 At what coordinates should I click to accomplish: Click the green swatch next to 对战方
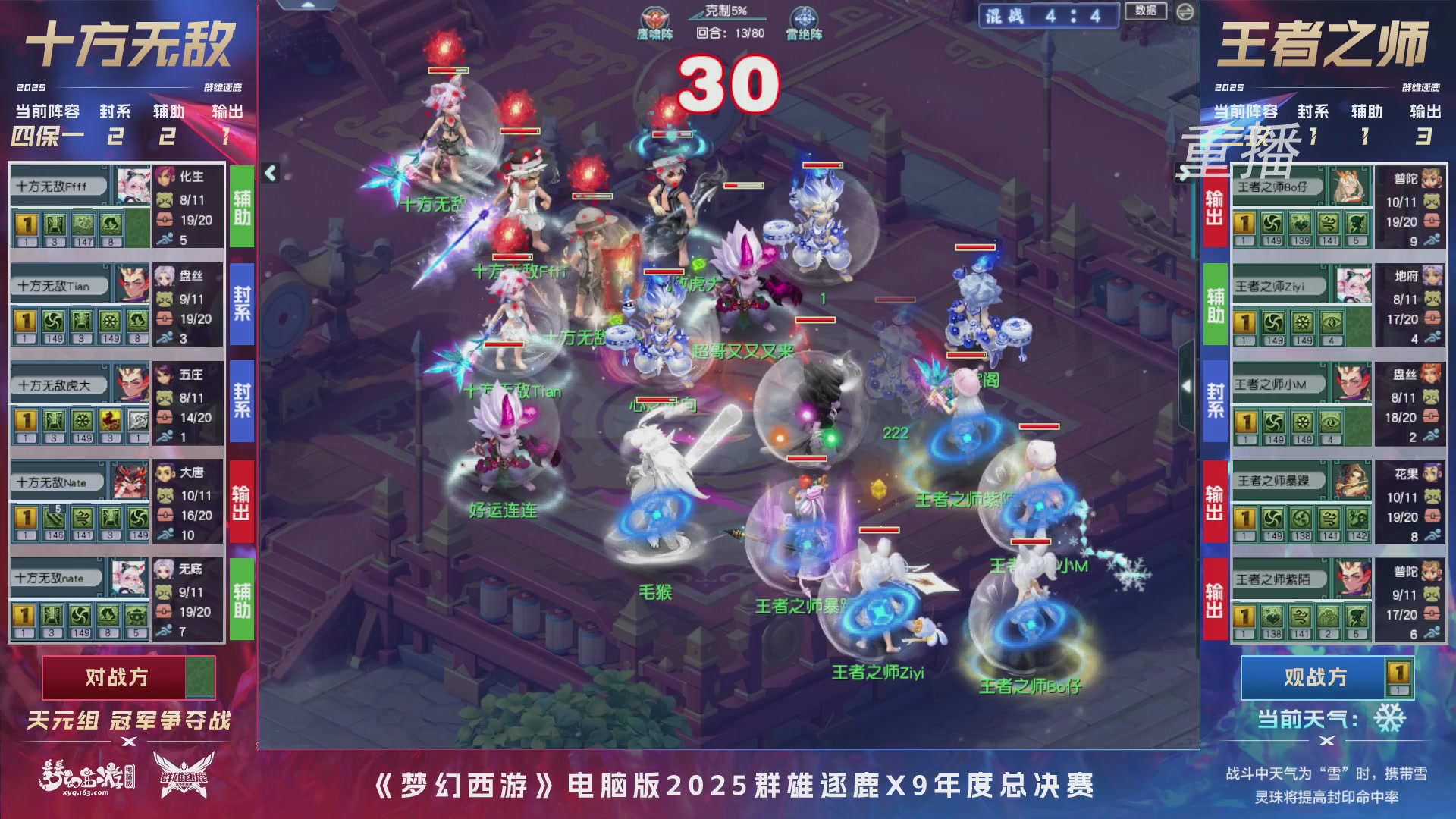[199, 677]
